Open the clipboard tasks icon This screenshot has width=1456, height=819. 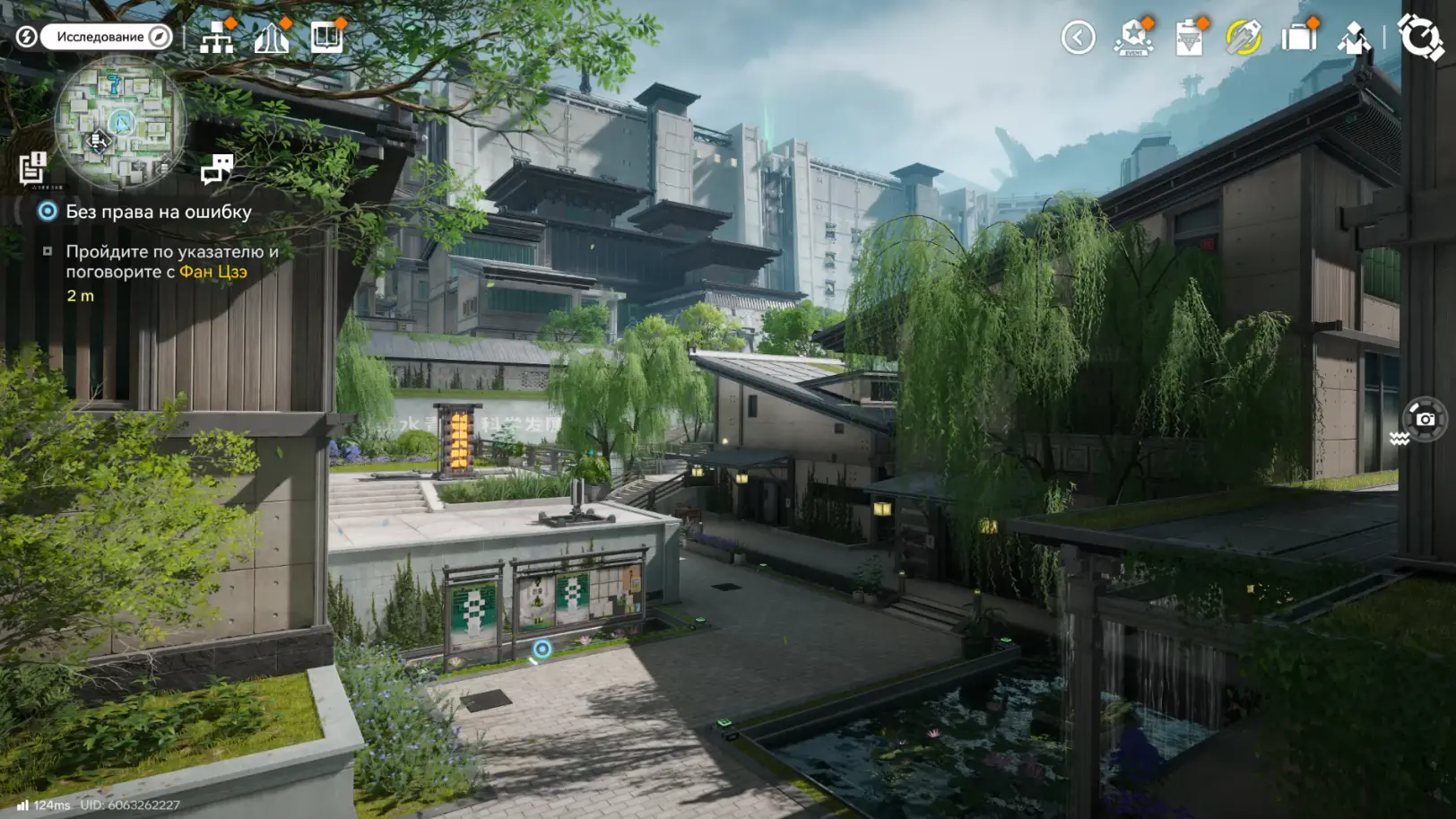[1189, 38]
